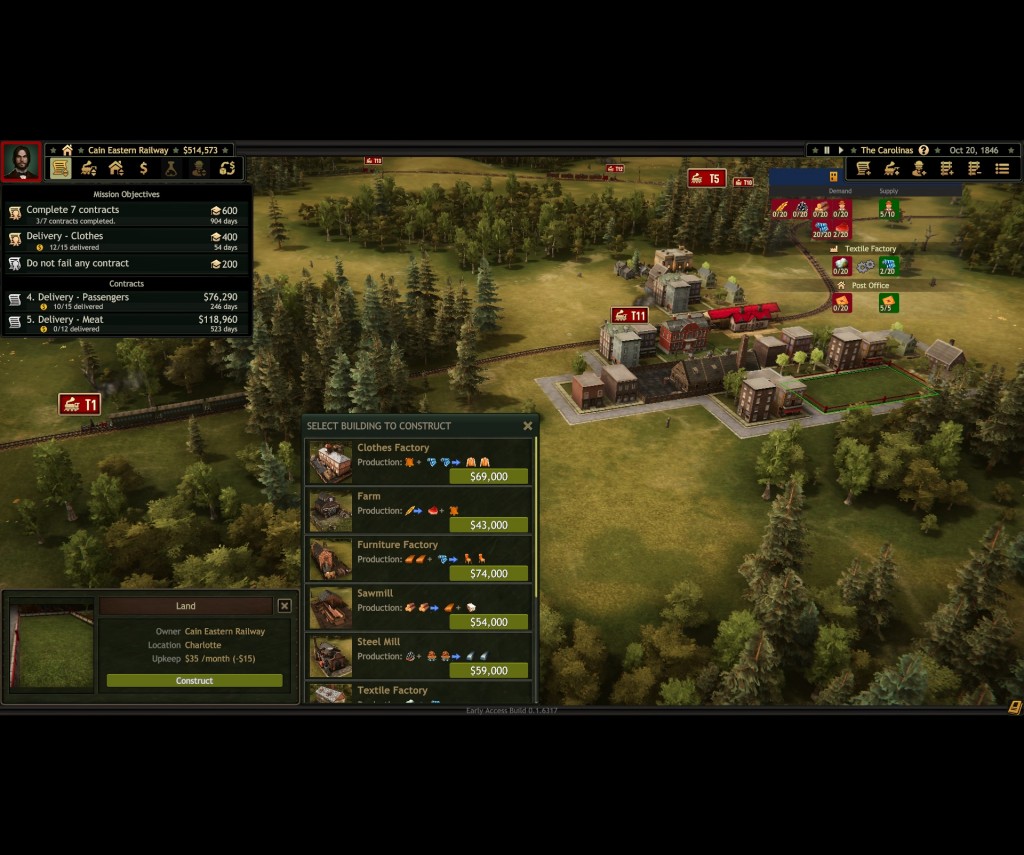Open the trains list icon
The image size is (1024, 855).
pyautogui.click(x=88, y=168)
